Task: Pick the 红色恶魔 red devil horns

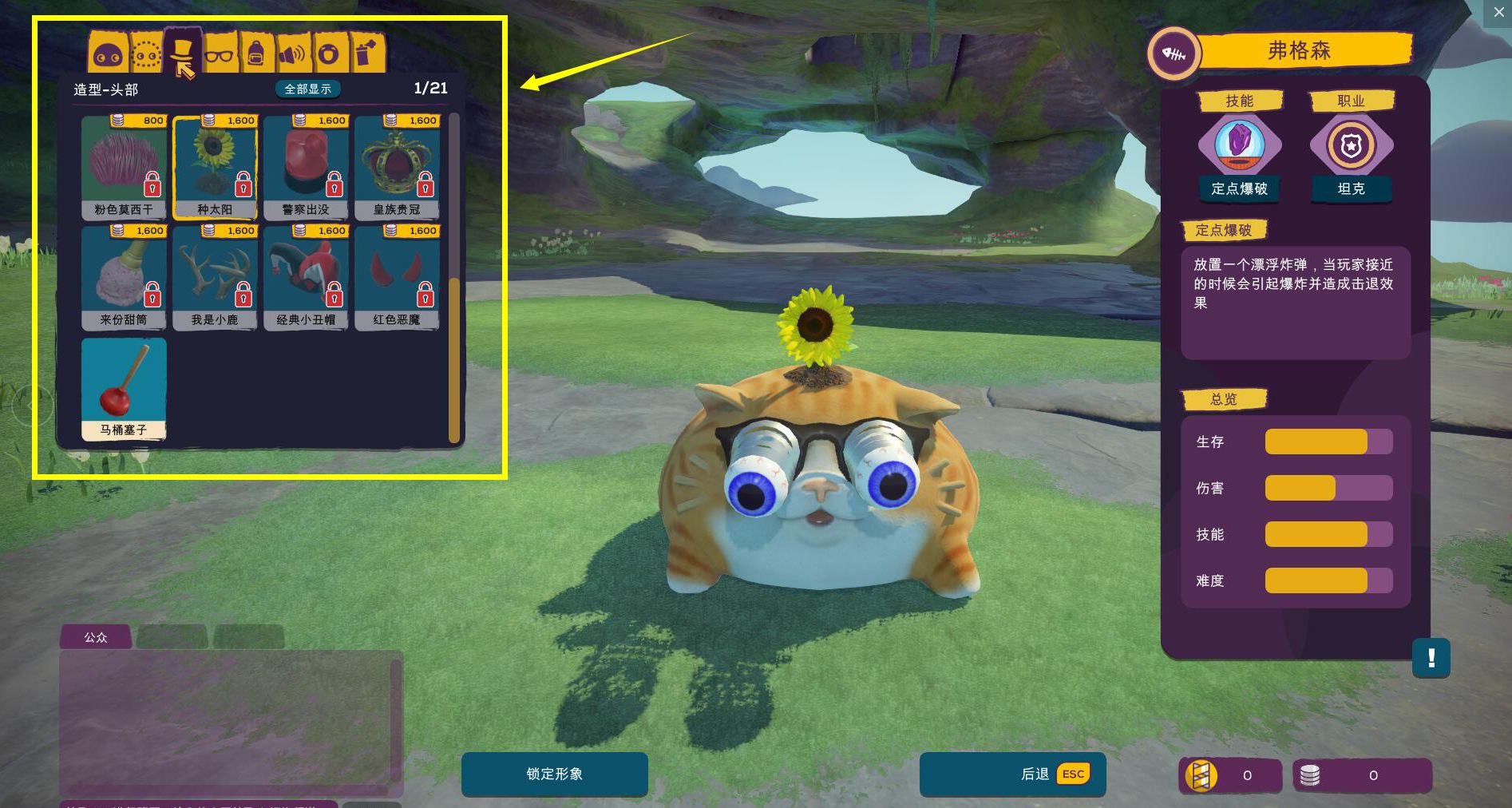Action: click(397, 277)
